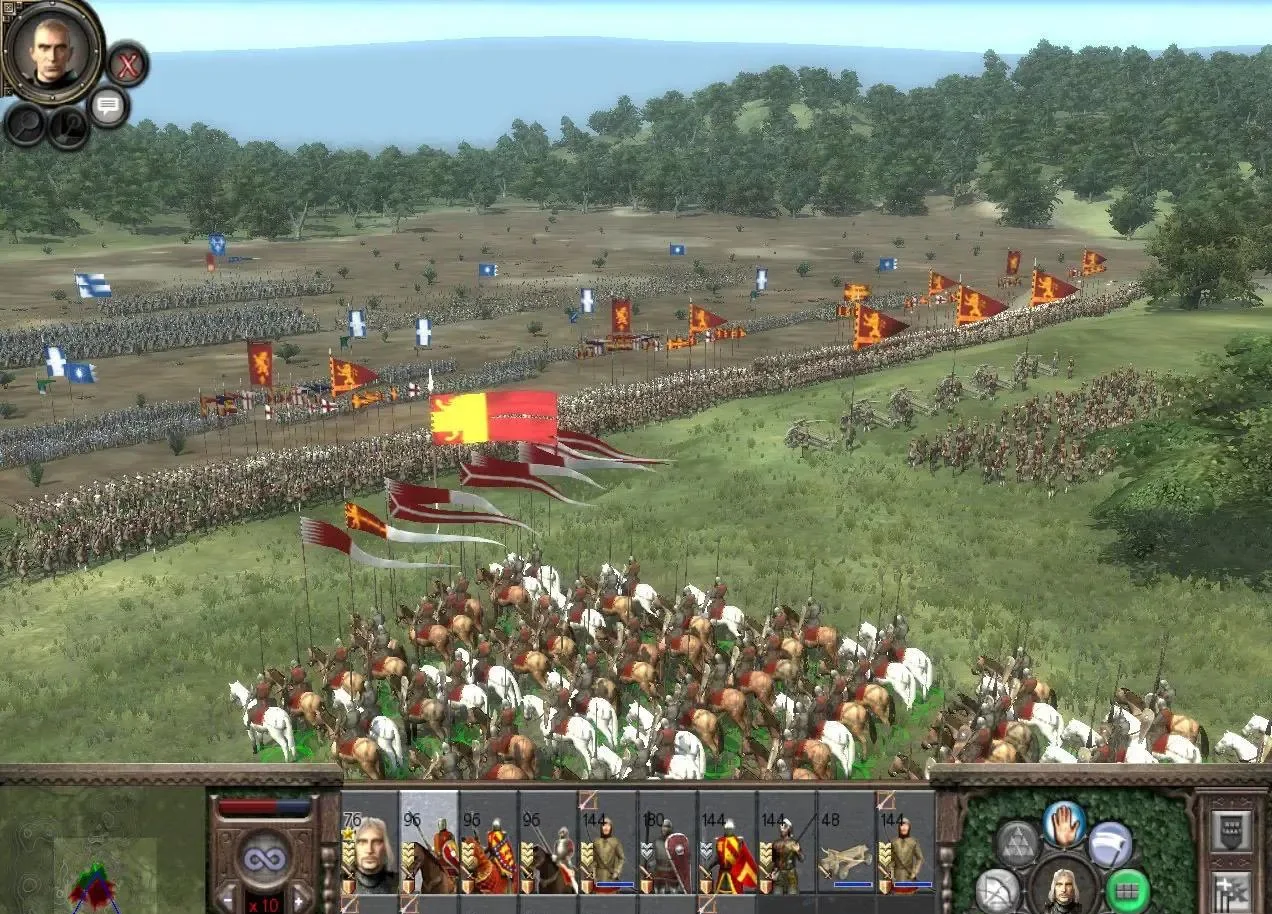The width and height of the screenshot is (1272, 914).
Task: Dismiss the advisor with the red X
Action: 127,65
